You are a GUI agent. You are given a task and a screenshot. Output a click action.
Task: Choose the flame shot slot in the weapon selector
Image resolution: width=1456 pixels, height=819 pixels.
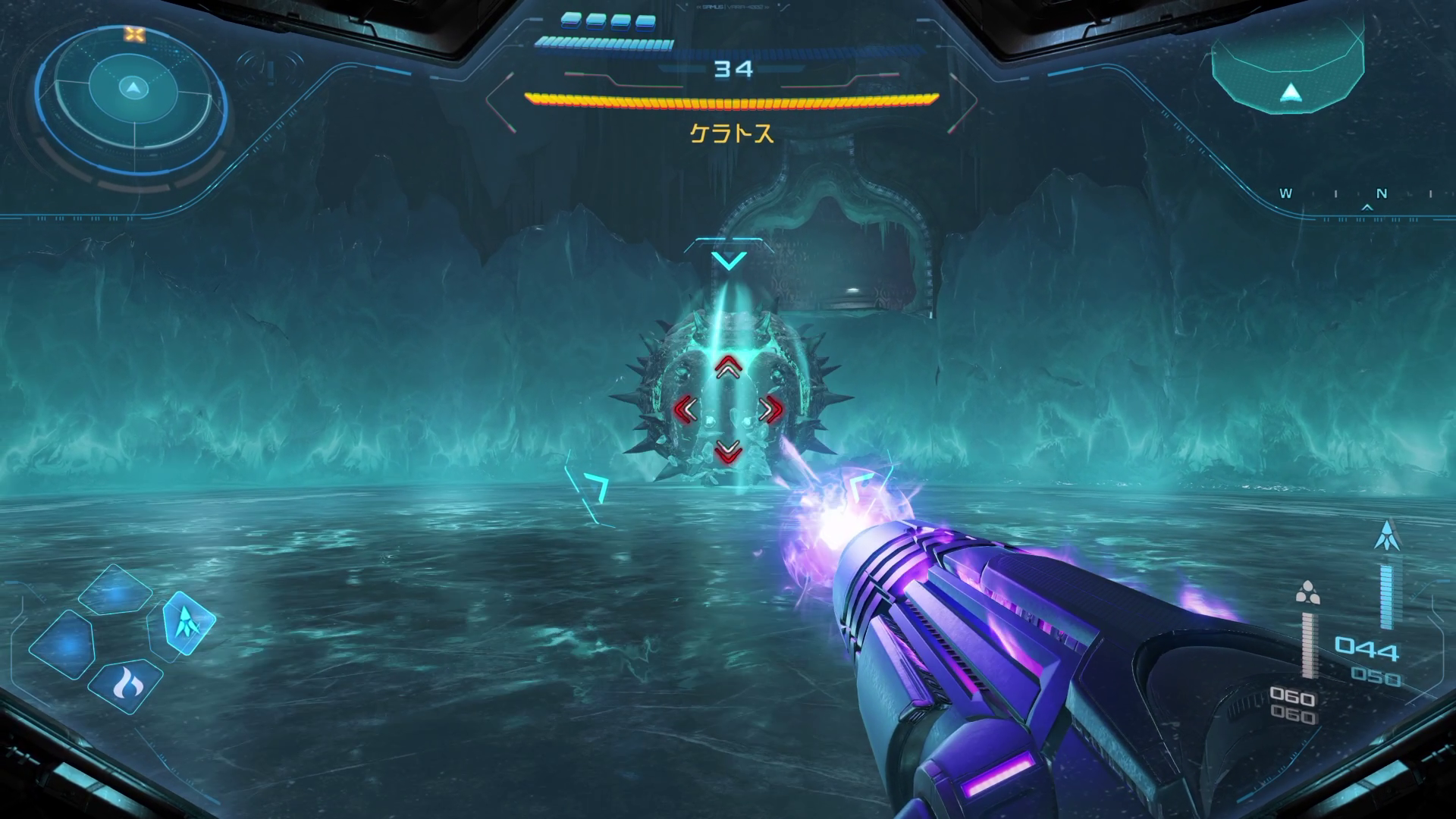point(124,684)
